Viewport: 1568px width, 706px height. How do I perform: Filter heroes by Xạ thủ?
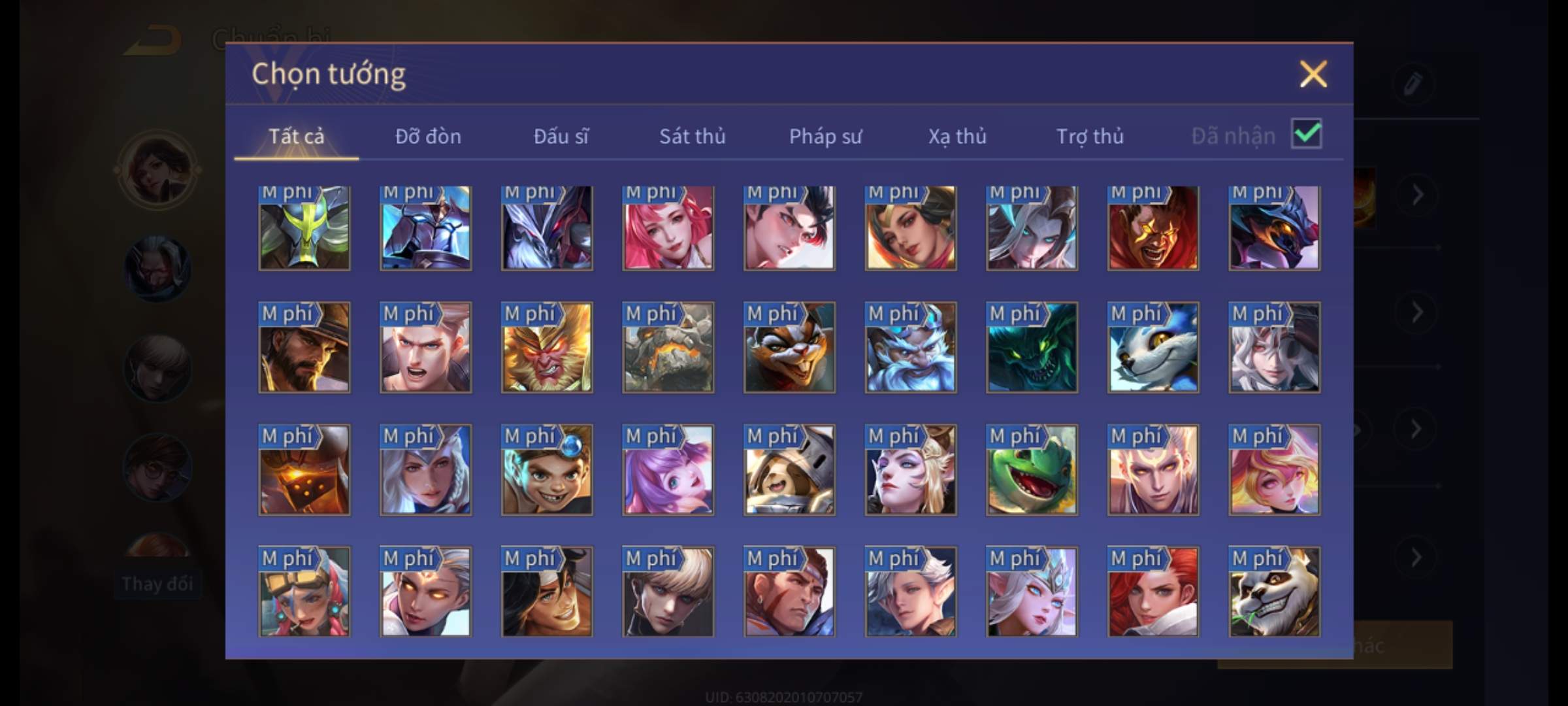[957, 136]
